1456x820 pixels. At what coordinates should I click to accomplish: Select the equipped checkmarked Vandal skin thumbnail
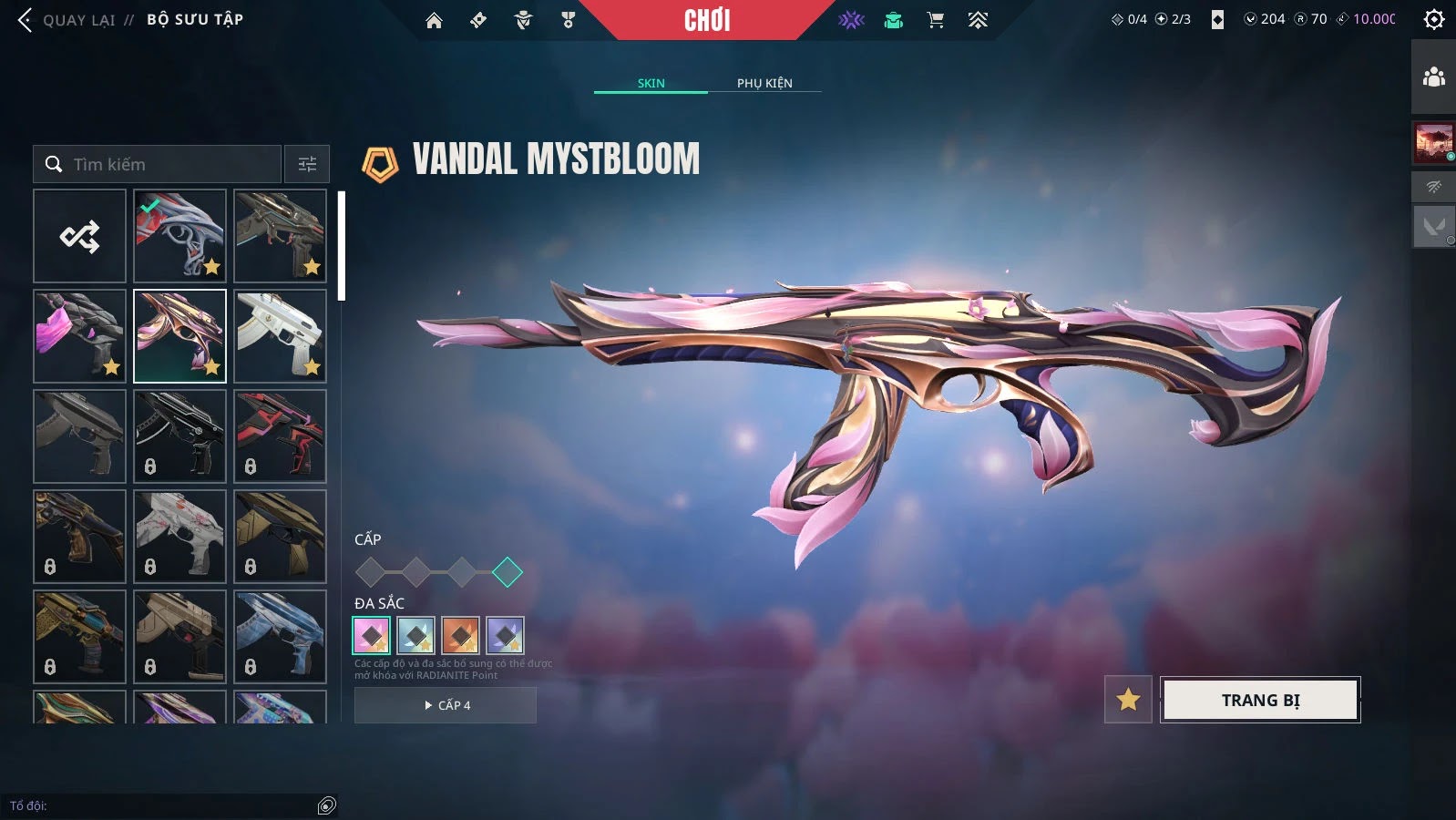179,235
